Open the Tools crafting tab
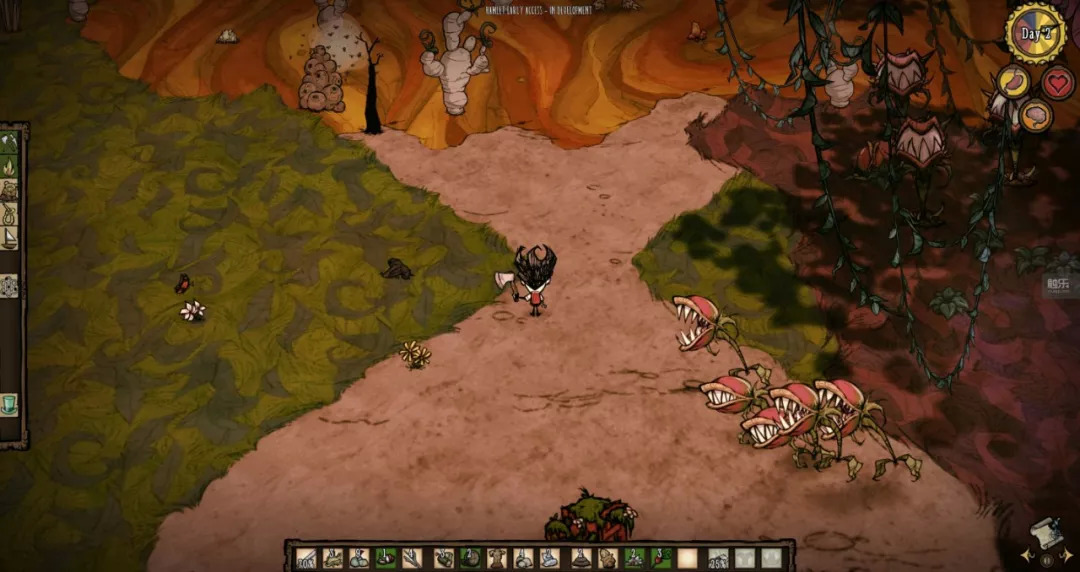 click(10, 143)
